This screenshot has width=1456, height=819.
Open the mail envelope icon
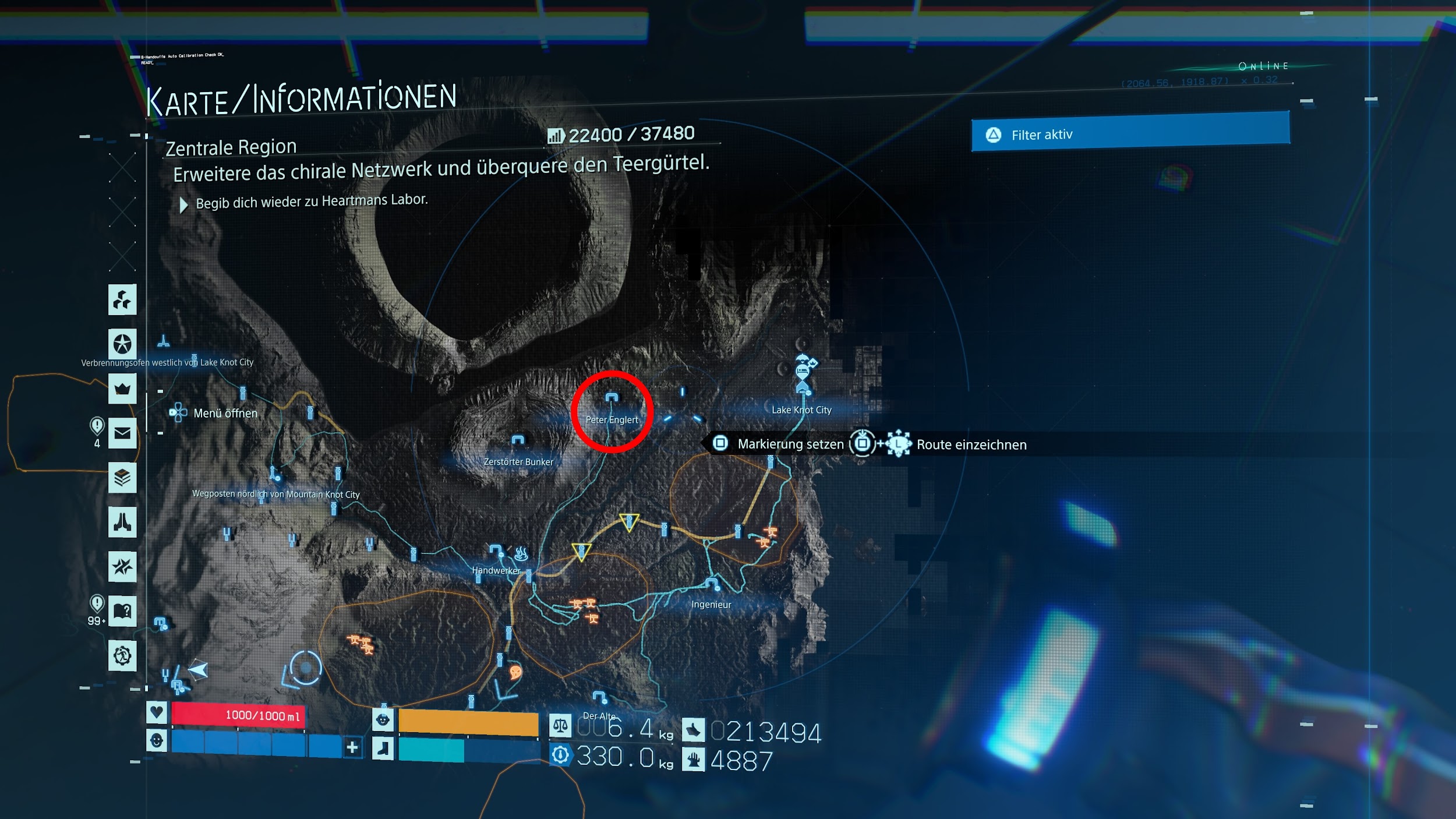pos(122,433)
